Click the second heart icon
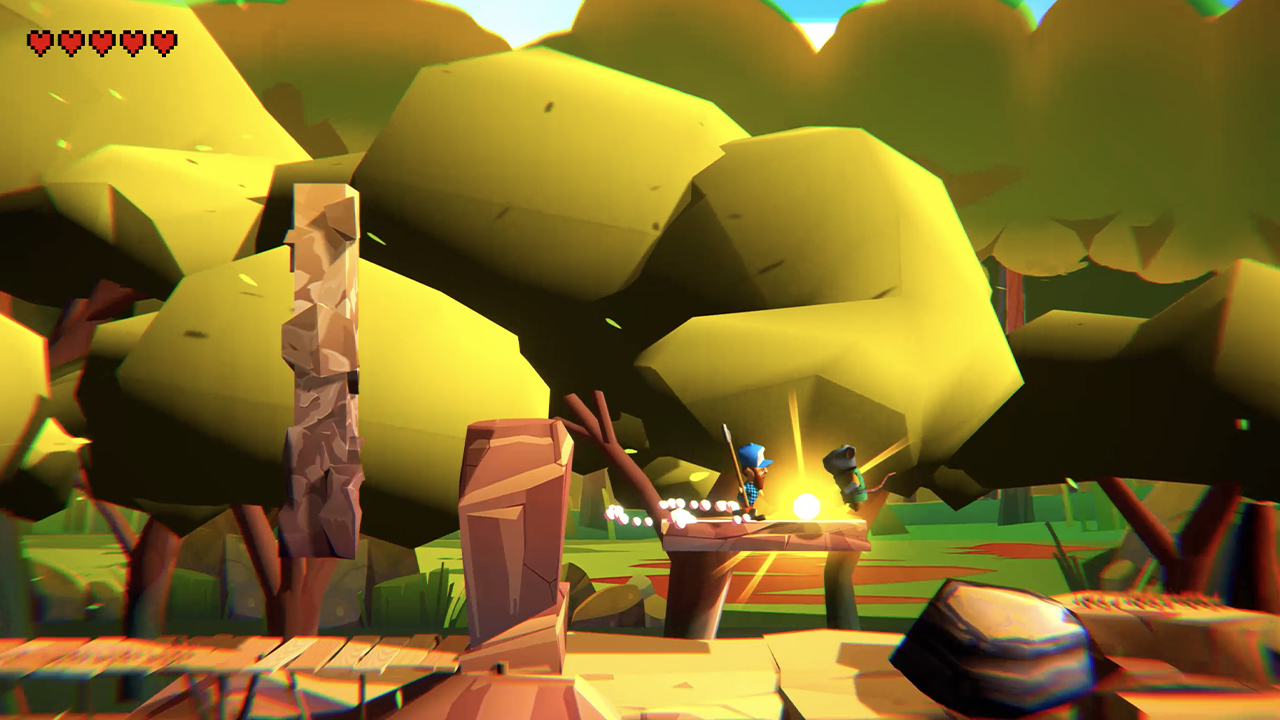Image resolution: width=1280 pixels, height=720 pixels. (70, 43)
